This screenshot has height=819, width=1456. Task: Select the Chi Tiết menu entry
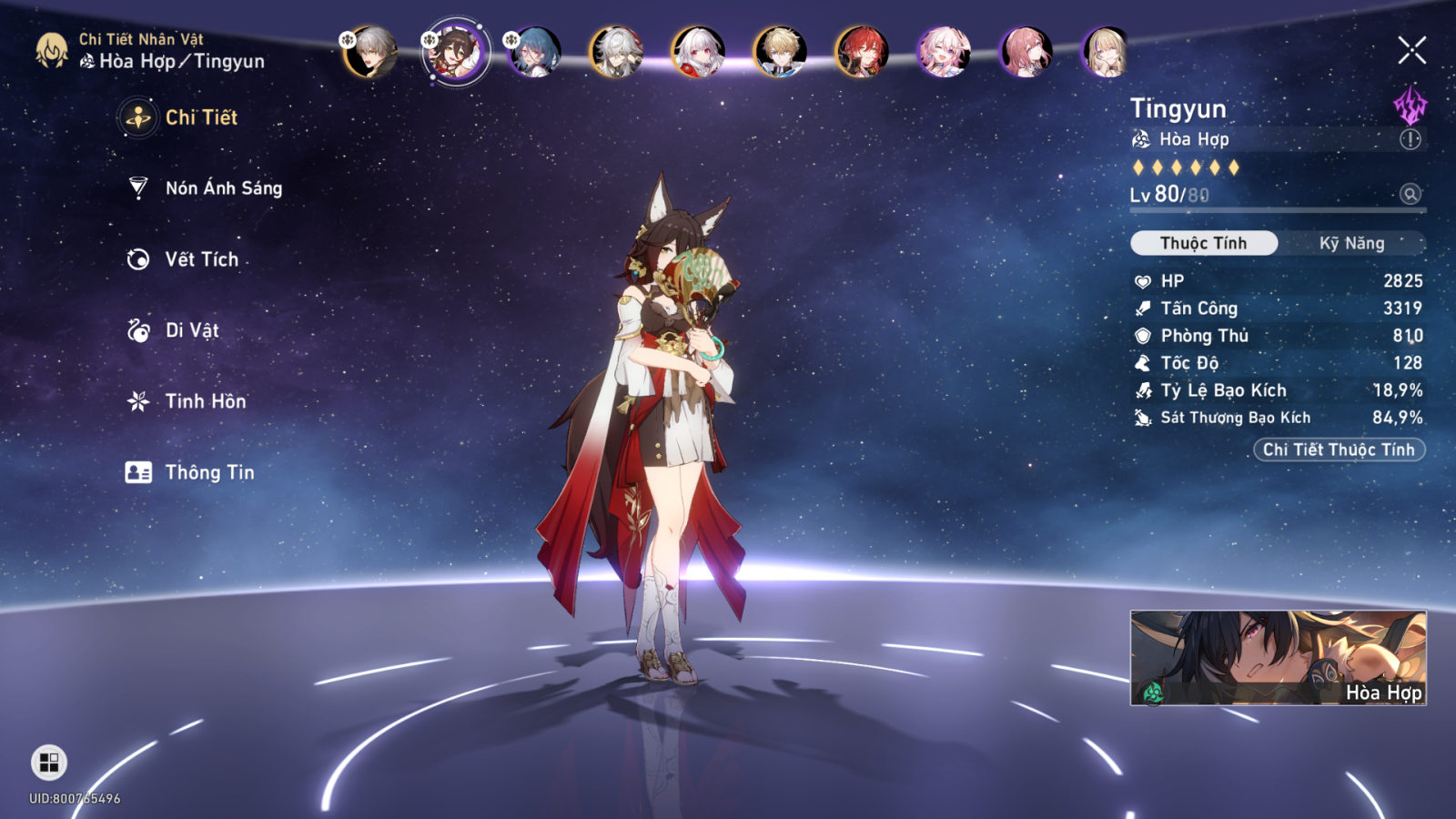(x=200, y=117)
